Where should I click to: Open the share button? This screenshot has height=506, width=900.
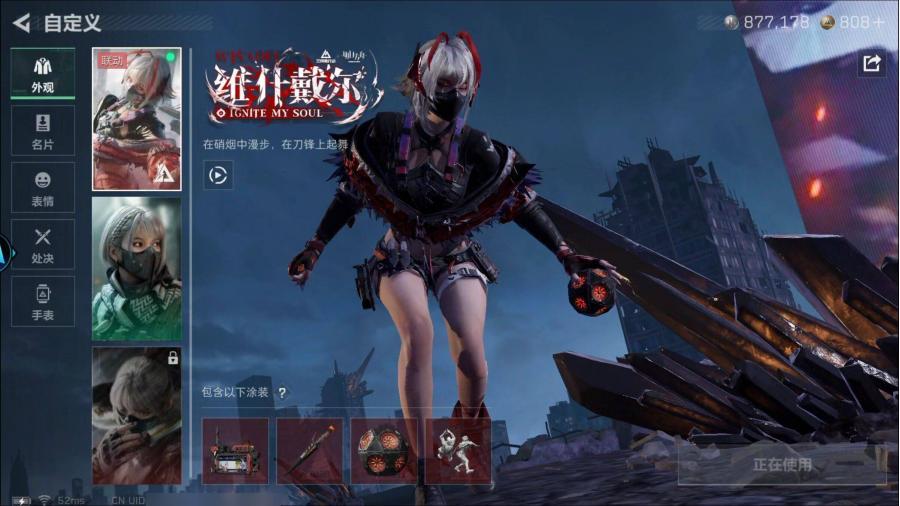pyautogui.click(x=871, y=64)
